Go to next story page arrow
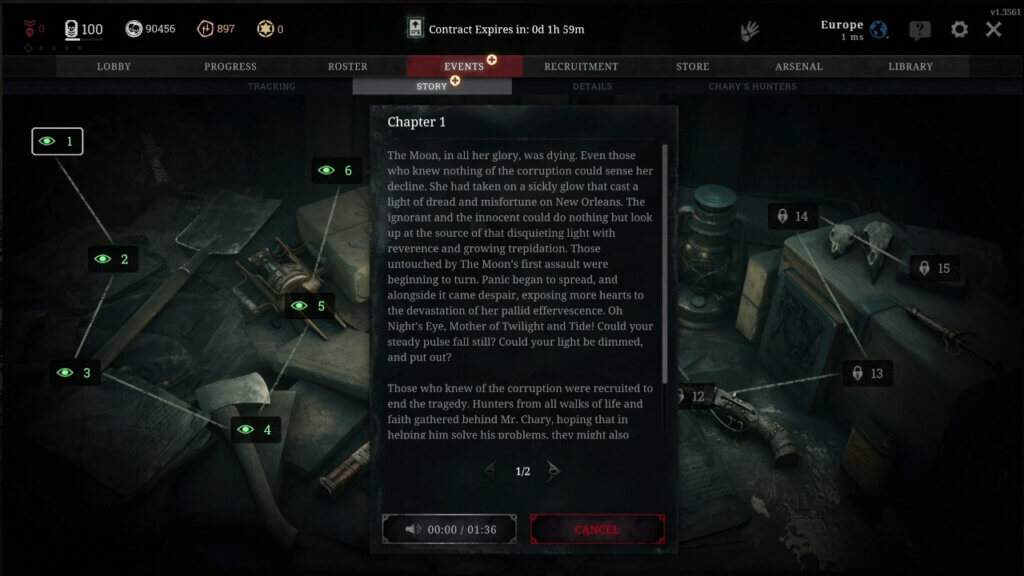 (554, 471)
